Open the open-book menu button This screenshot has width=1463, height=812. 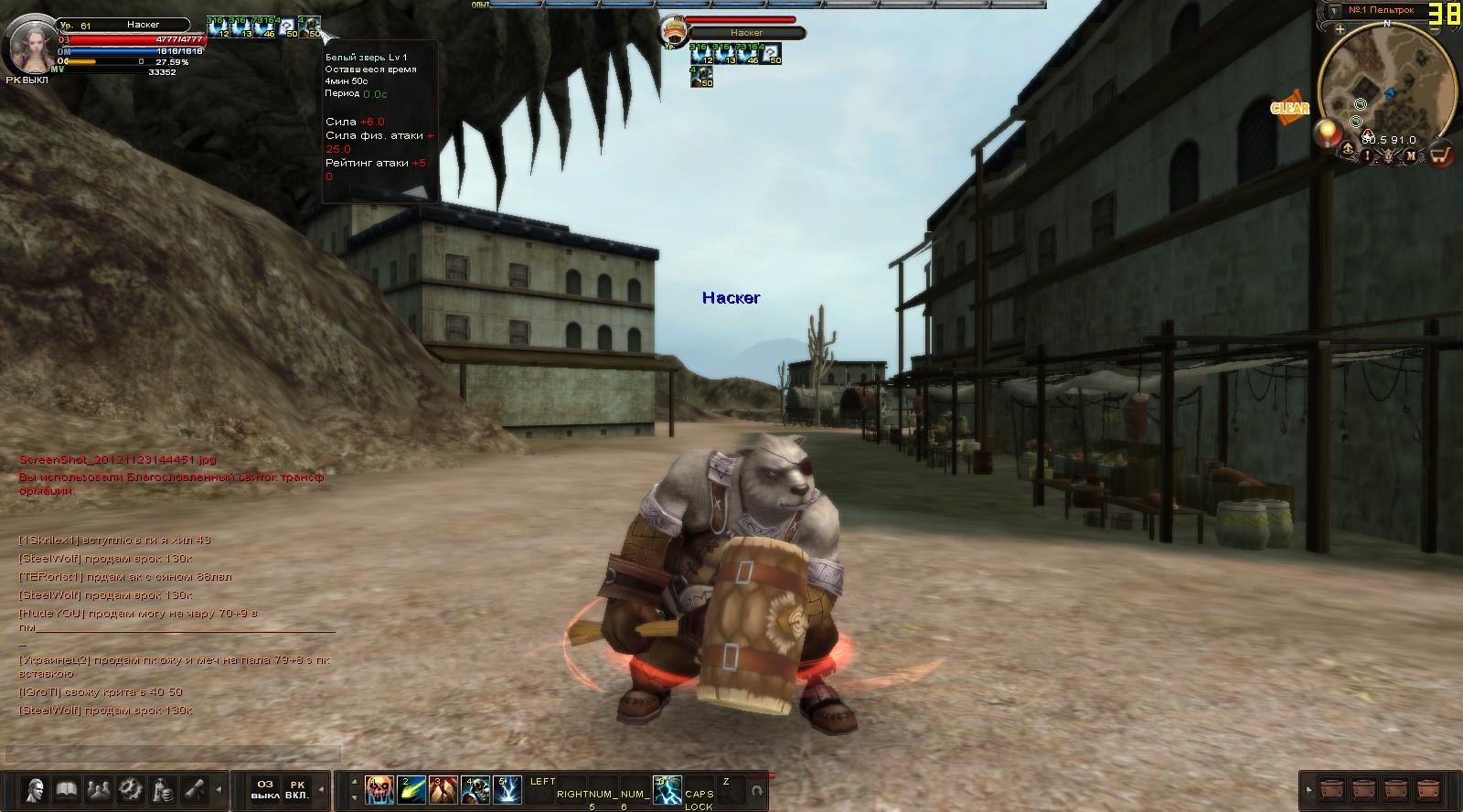pyautogui.click(x=66, y=788)
